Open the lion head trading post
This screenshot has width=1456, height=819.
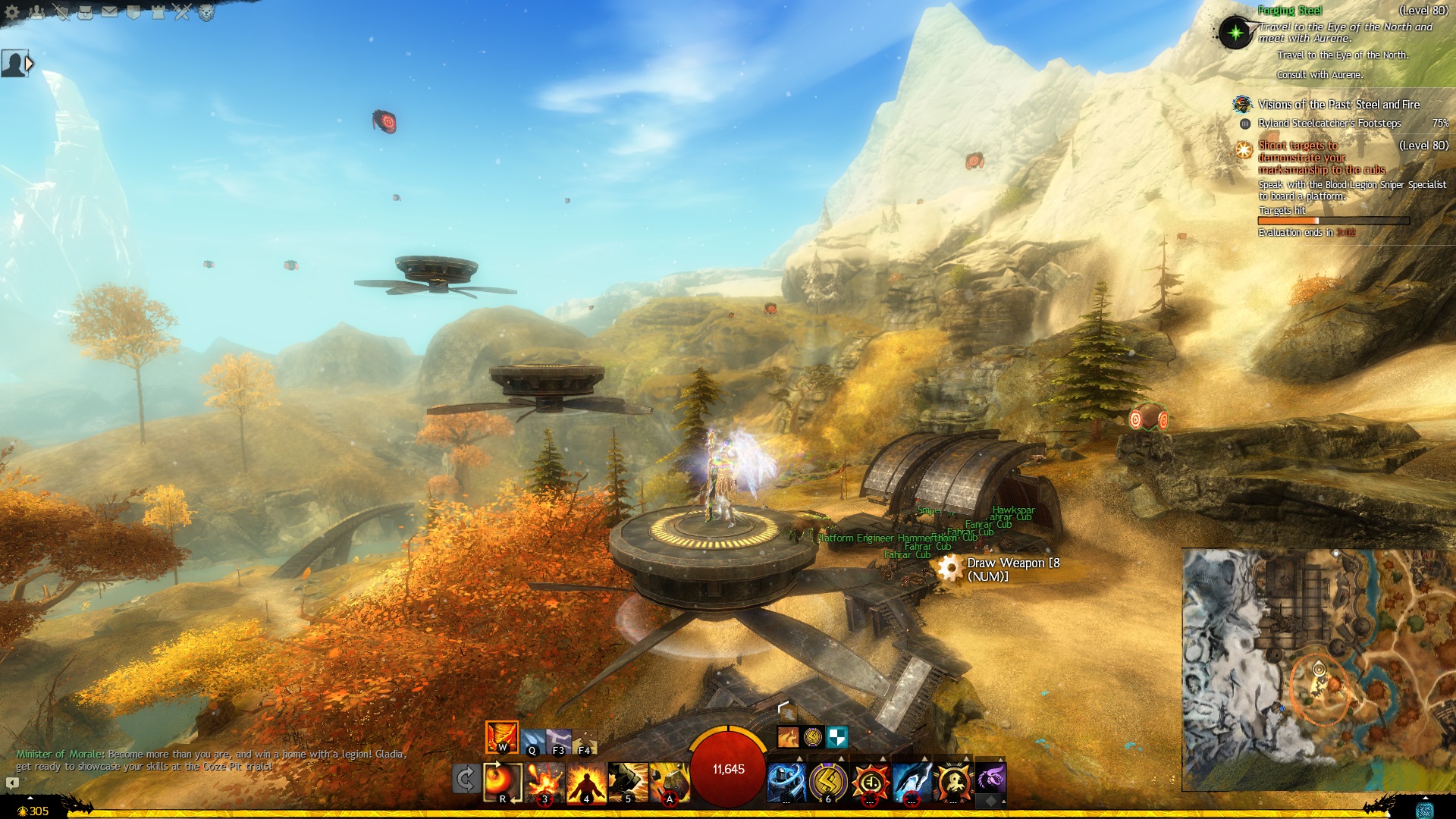206,12
